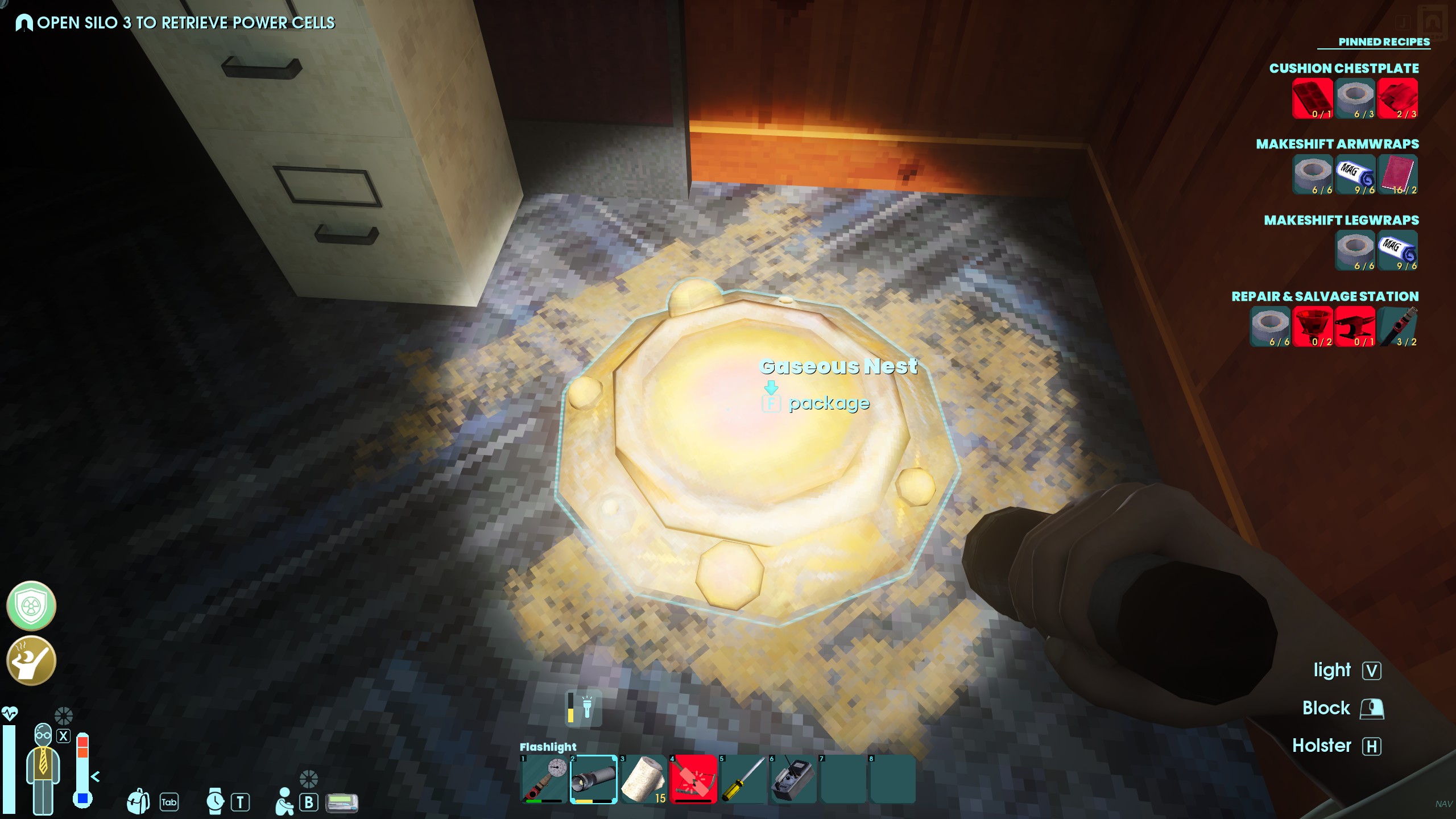Click the red anvil ingredient in Repair Station
The width and height of the screenshot is (1456, 819).
tap(1355, 326)
